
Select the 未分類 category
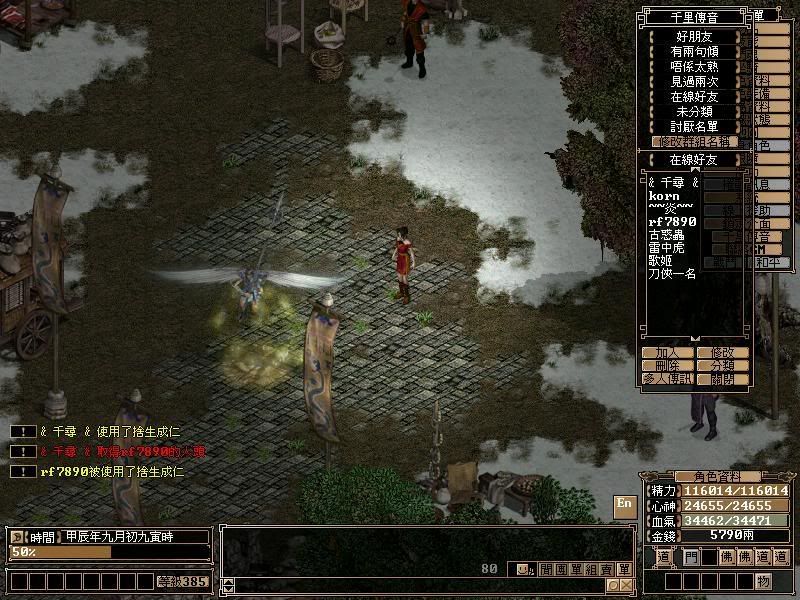click(x=694, y=111)
